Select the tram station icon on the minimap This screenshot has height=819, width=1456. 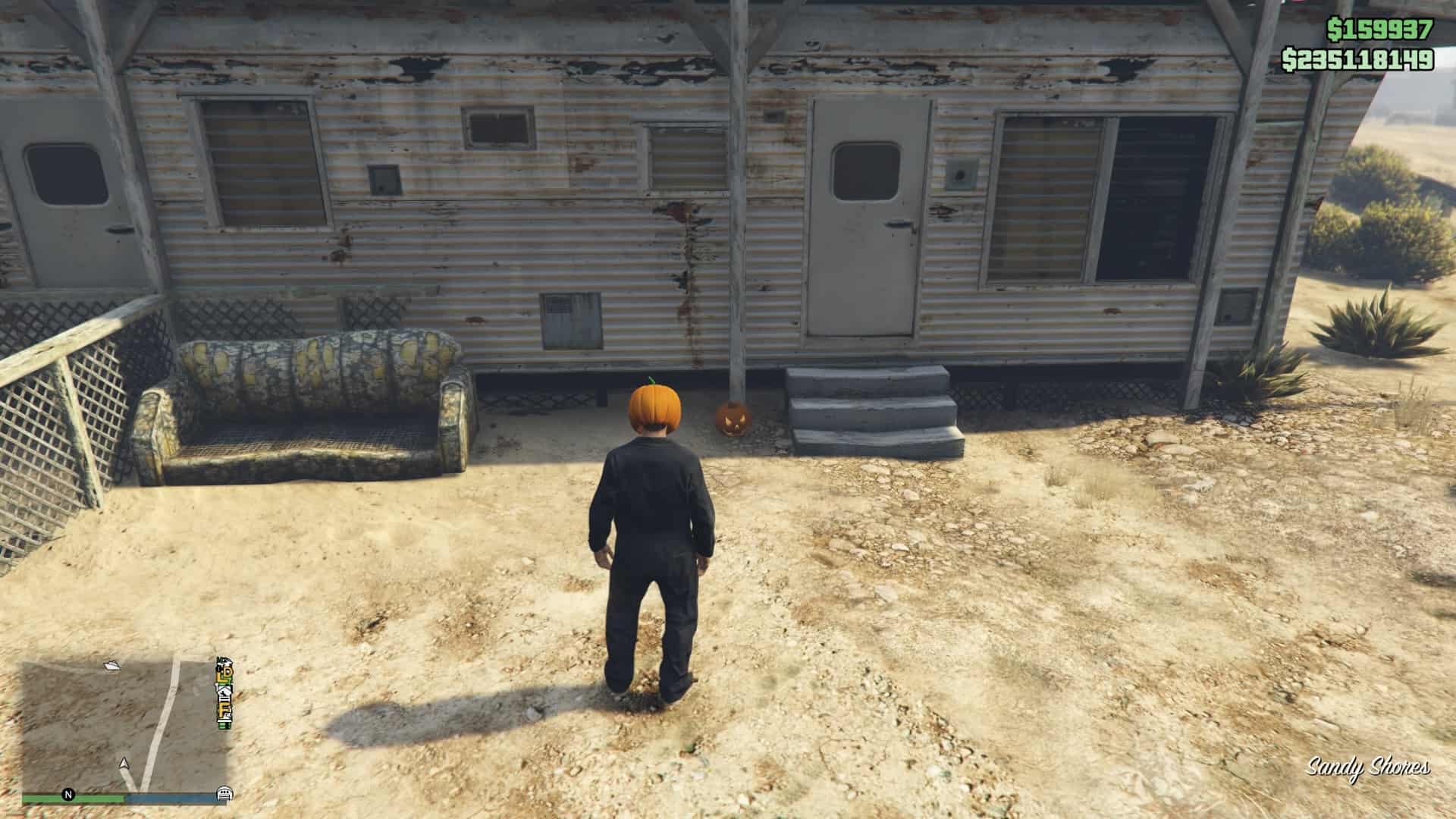224,794
